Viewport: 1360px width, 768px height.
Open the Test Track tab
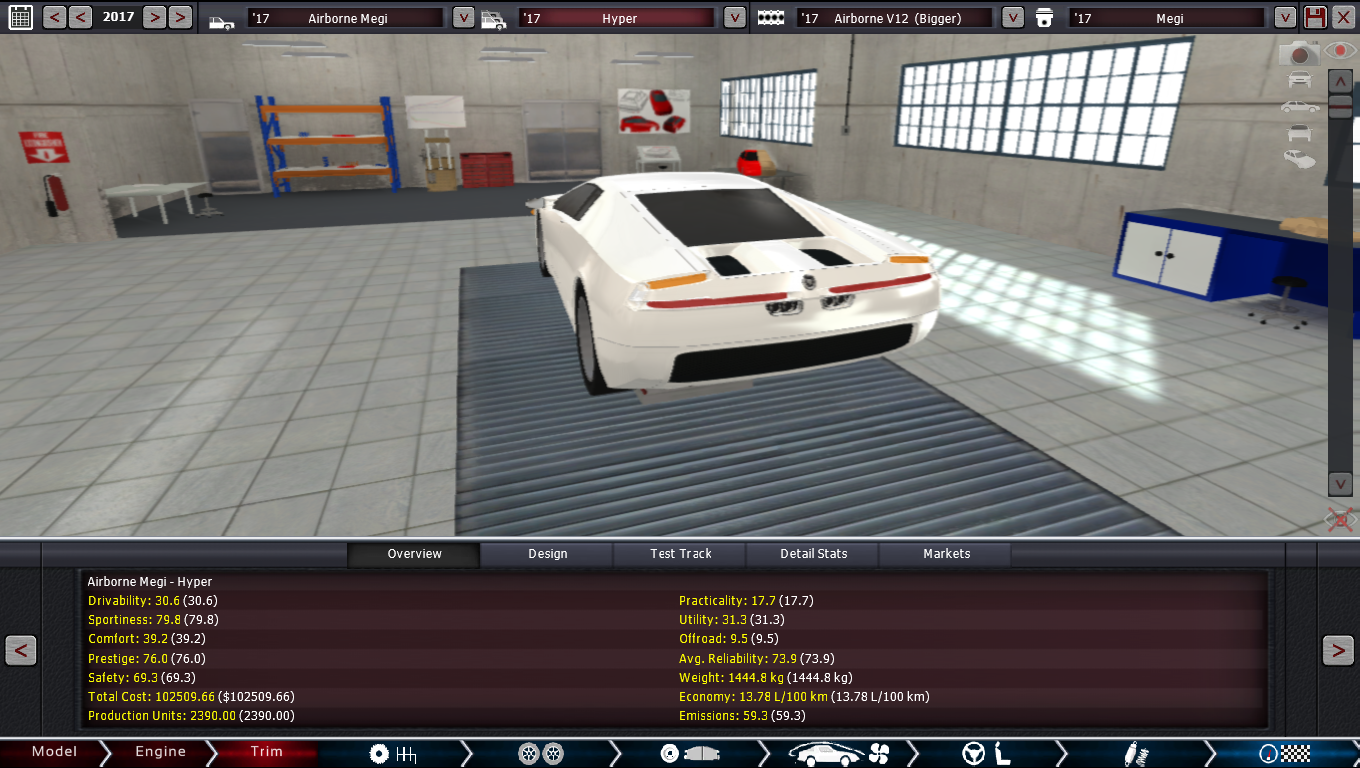point(681,554)
